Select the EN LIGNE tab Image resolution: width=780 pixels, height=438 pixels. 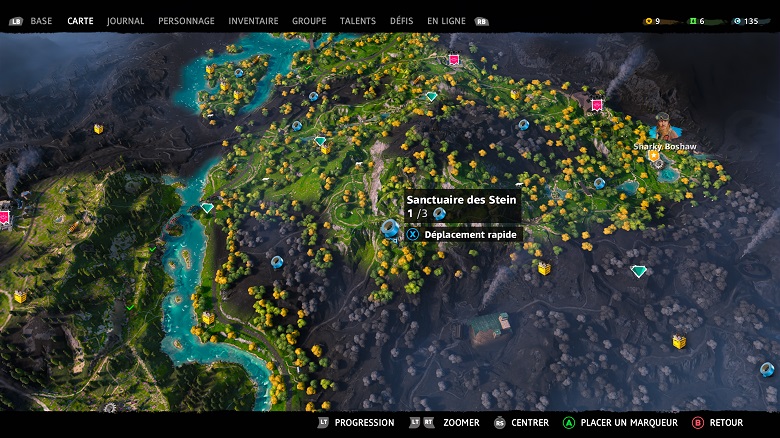[446, 21]
